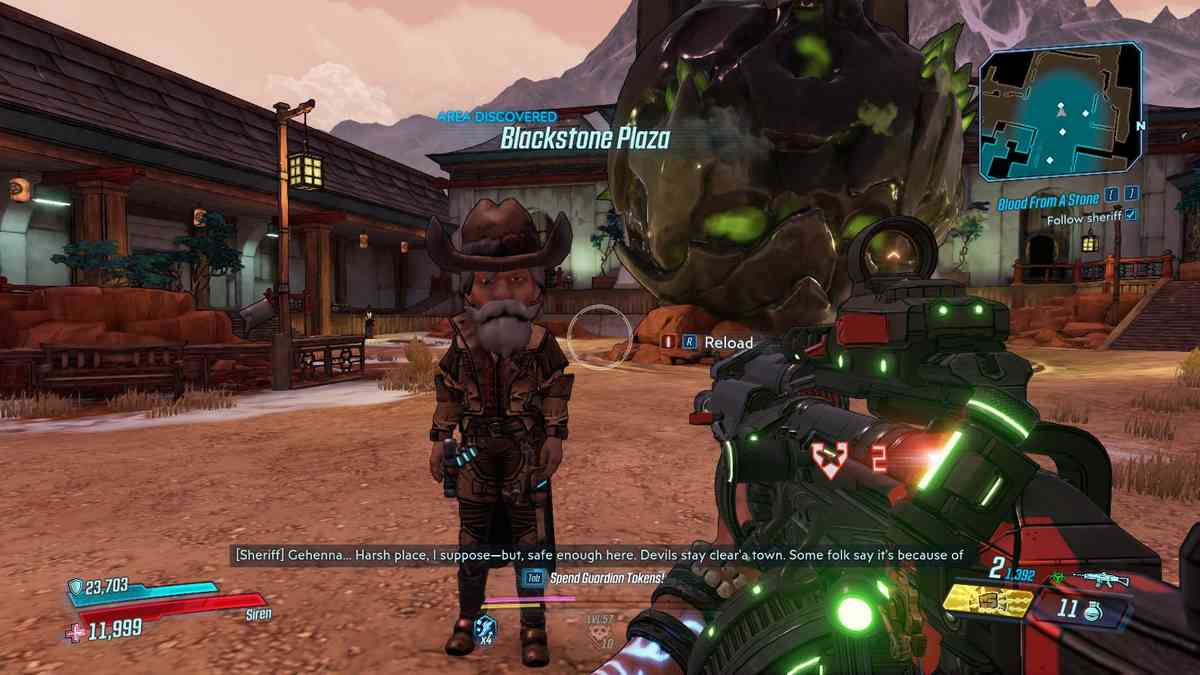
Task: Open the minimap of Blackstone Plaza
Action: [1060, 113]
